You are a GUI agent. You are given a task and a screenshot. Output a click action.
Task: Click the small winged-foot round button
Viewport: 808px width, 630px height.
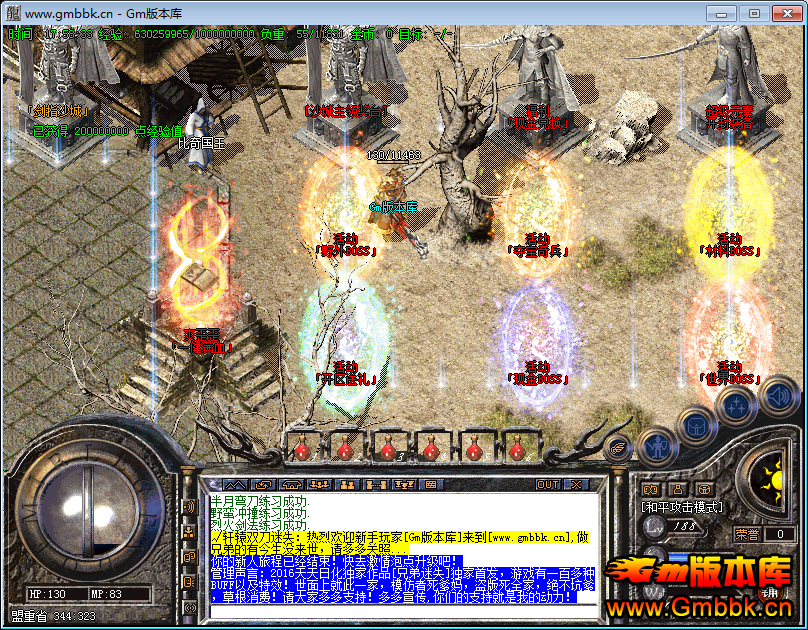[620, 450]
